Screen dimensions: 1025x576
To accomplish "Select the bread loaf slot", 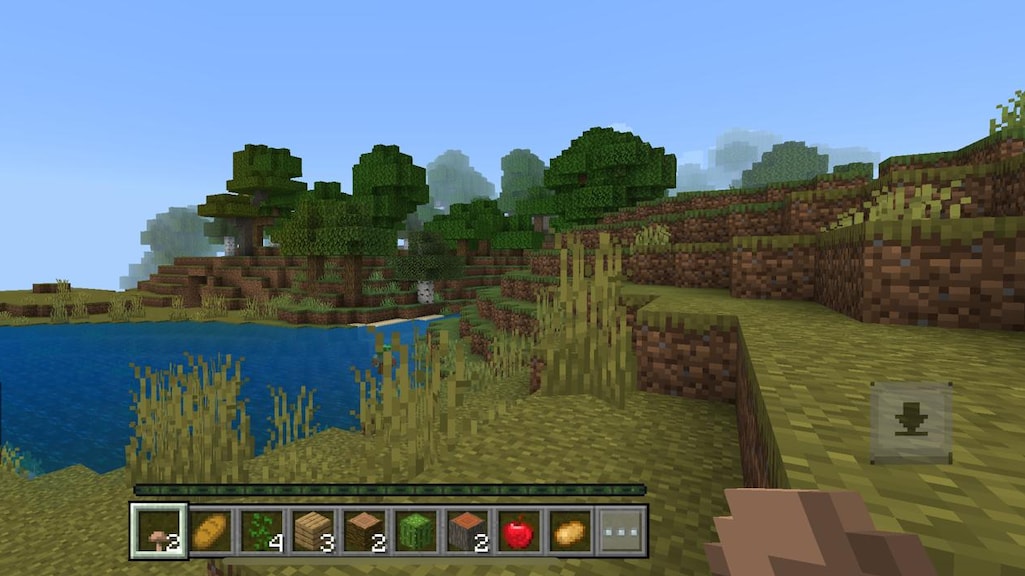I will 210,531.
